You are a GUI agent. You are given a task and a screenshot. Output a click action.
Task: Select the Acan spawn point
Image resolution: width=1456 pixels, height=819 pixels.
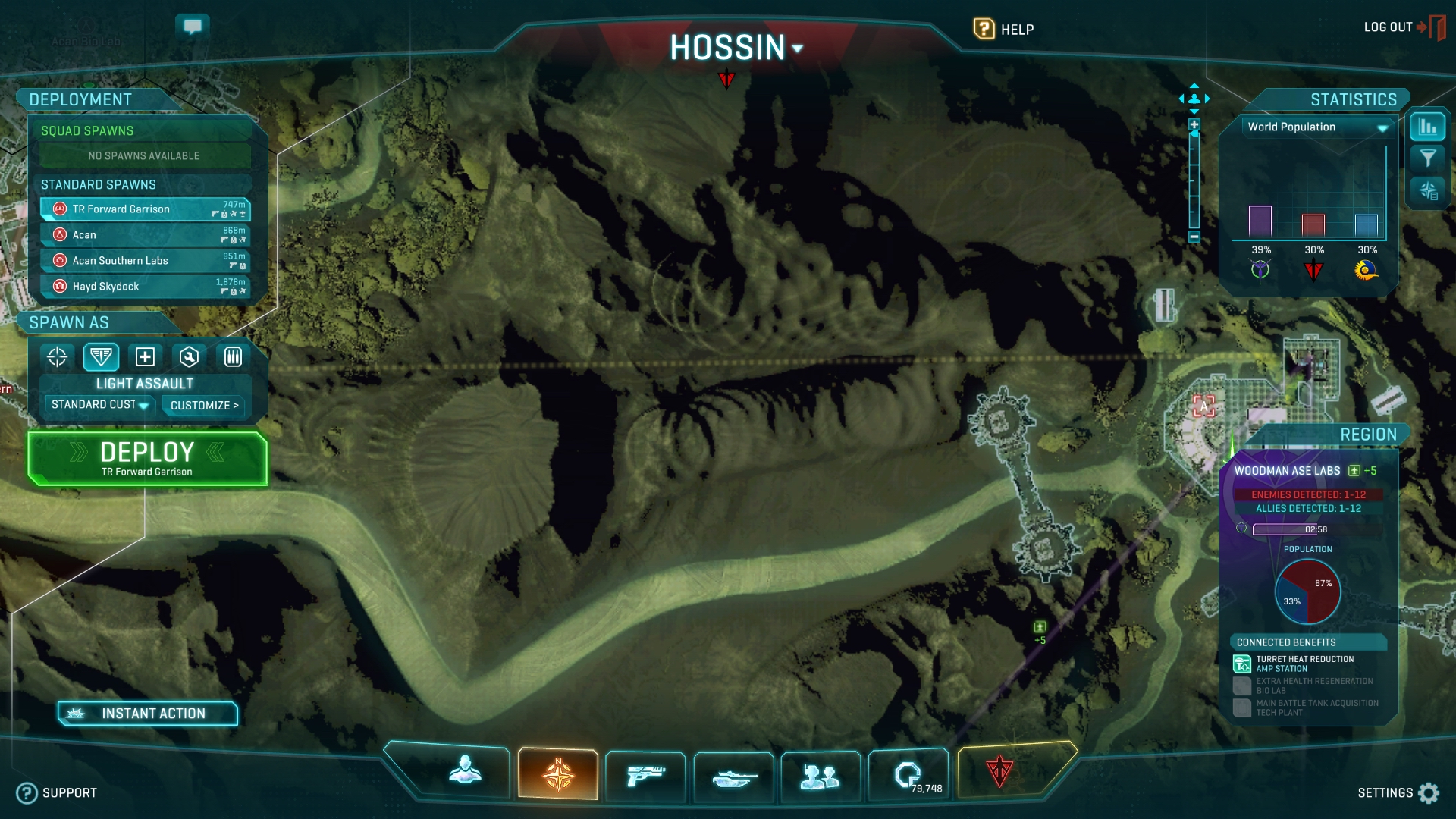click(144, 235)
